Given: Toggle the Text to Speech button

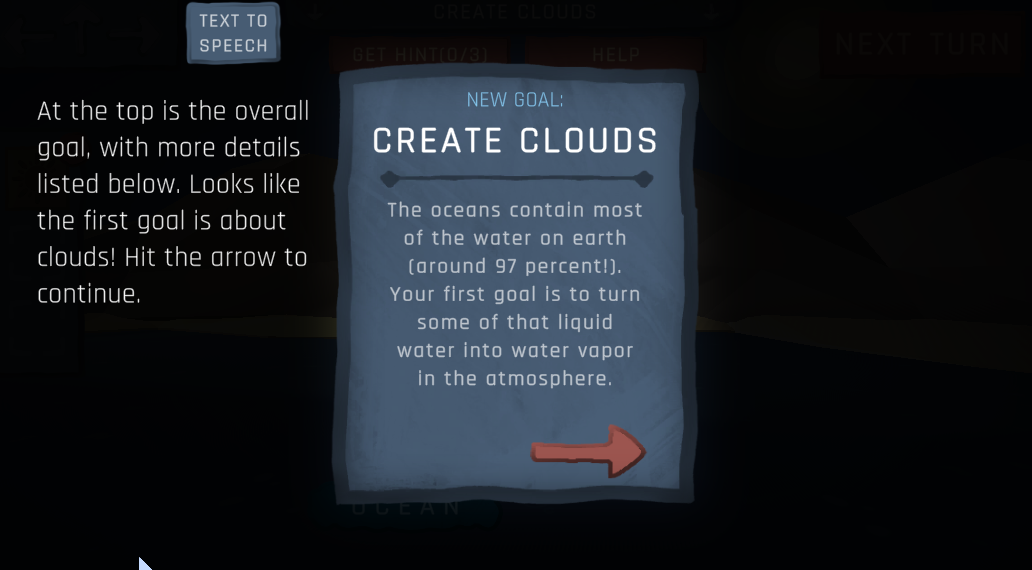Looking at the screenshot, I should point(233,33).
